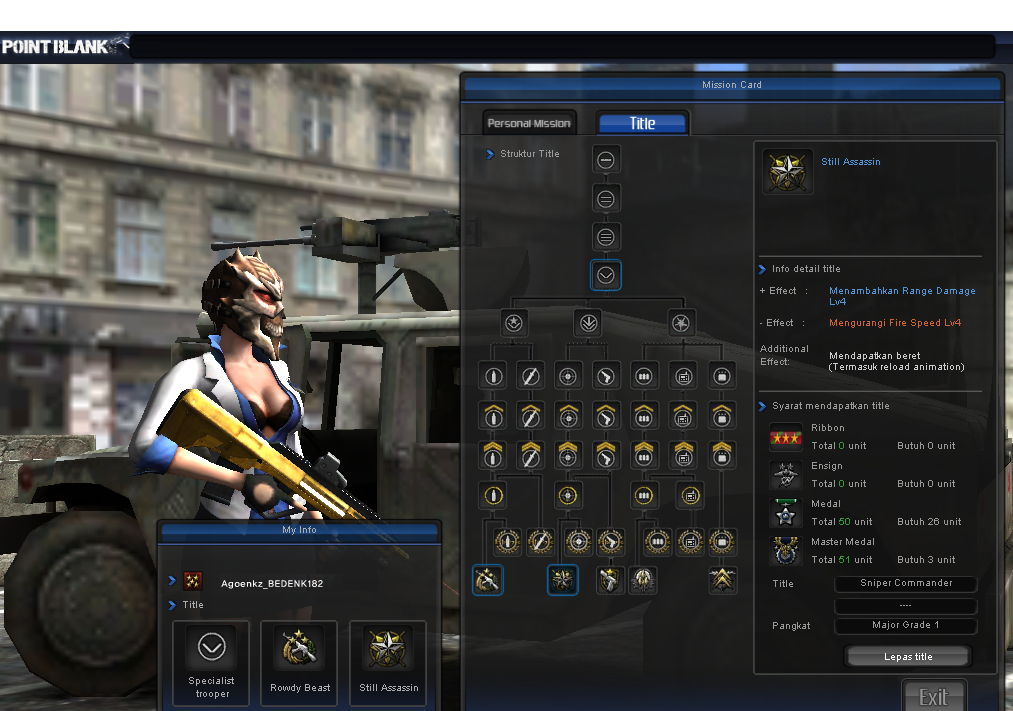Switch to the Title tab
The height and width of the screenshot is (711, 1013).
(x=642, y=123)
